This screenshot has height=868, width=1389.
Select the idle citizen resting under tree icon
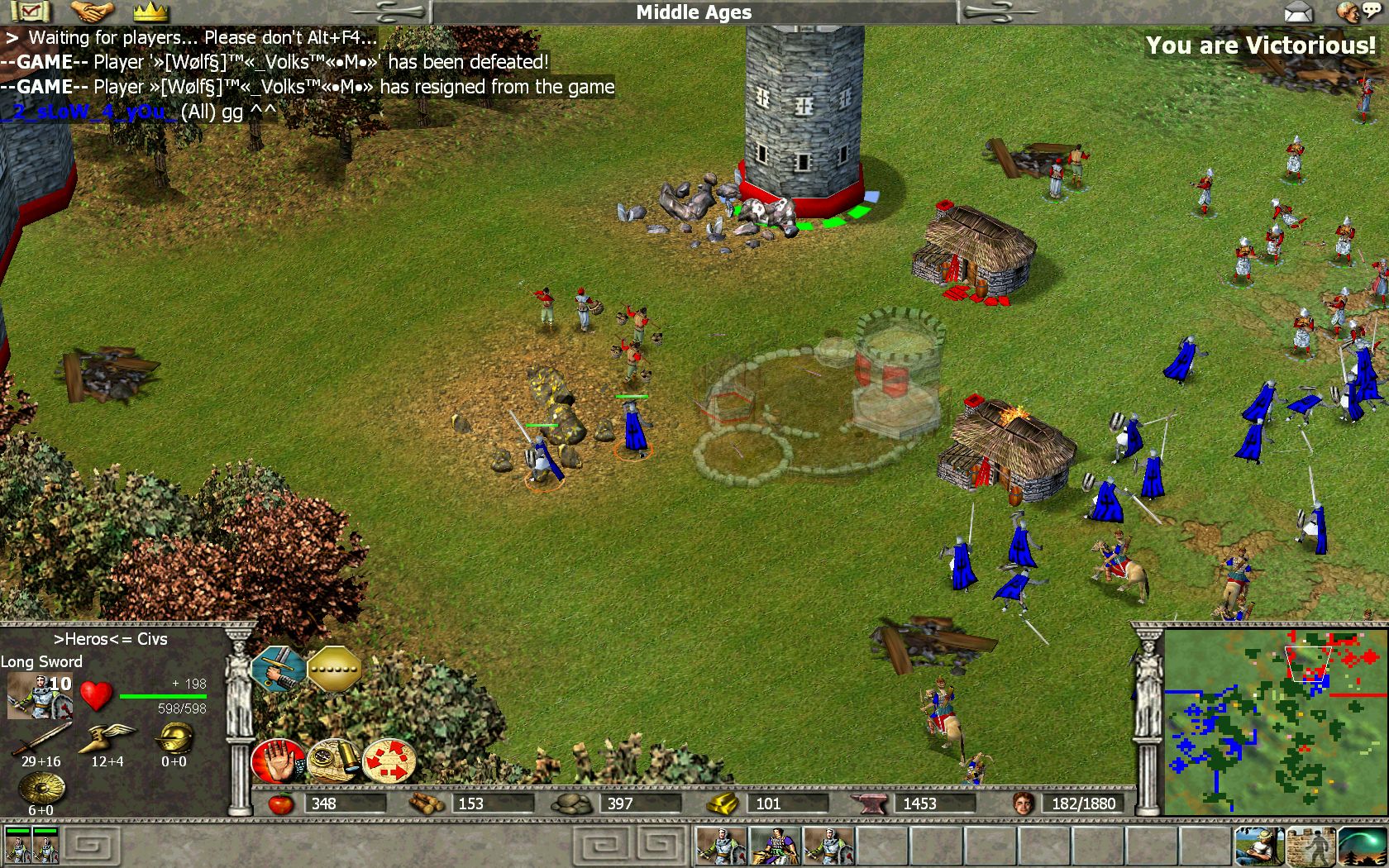pyautogui.click(x=1259, y=847)
